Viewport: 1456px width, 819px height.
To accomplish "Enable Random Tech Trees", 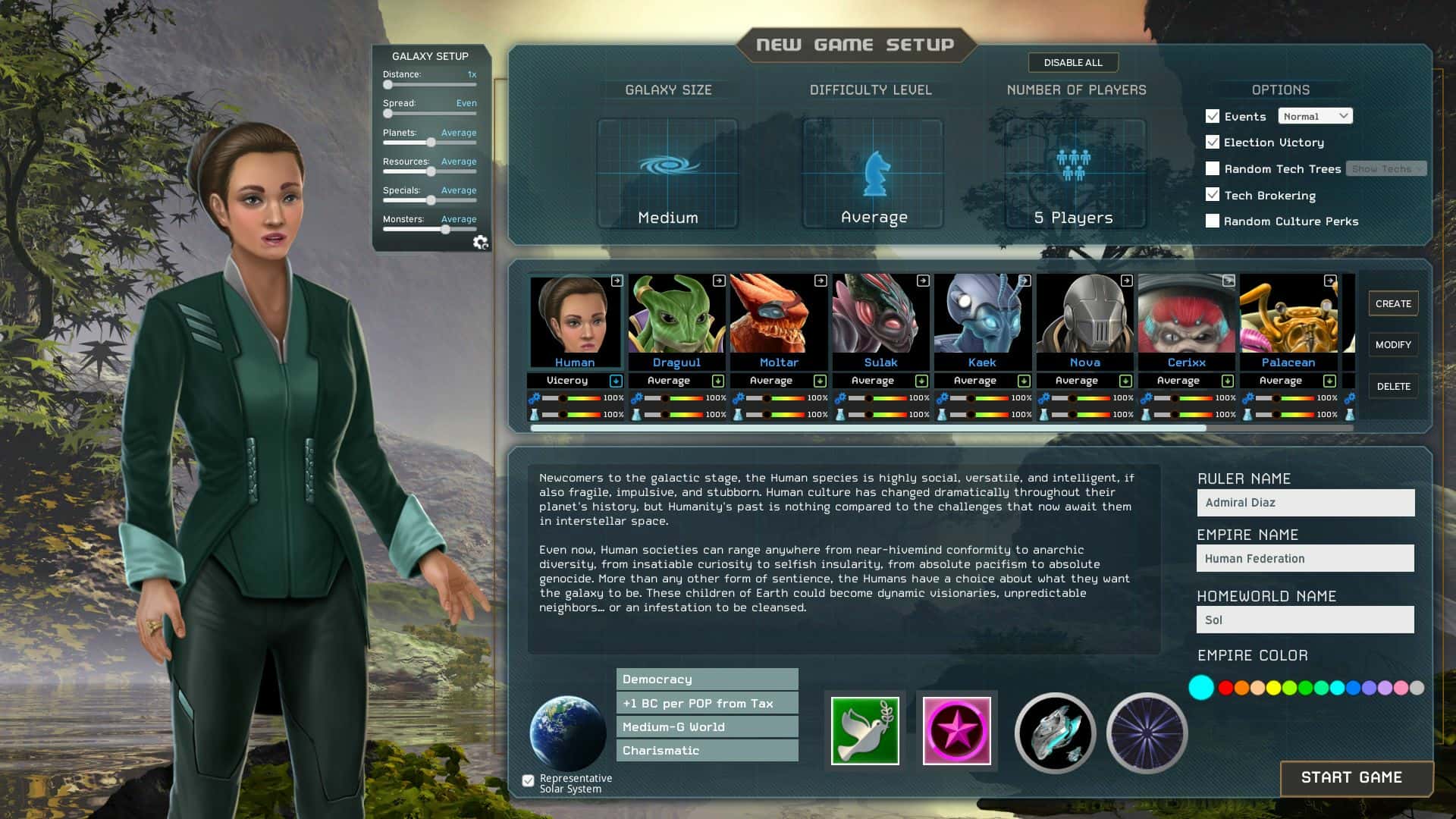I will [1213, 168].
